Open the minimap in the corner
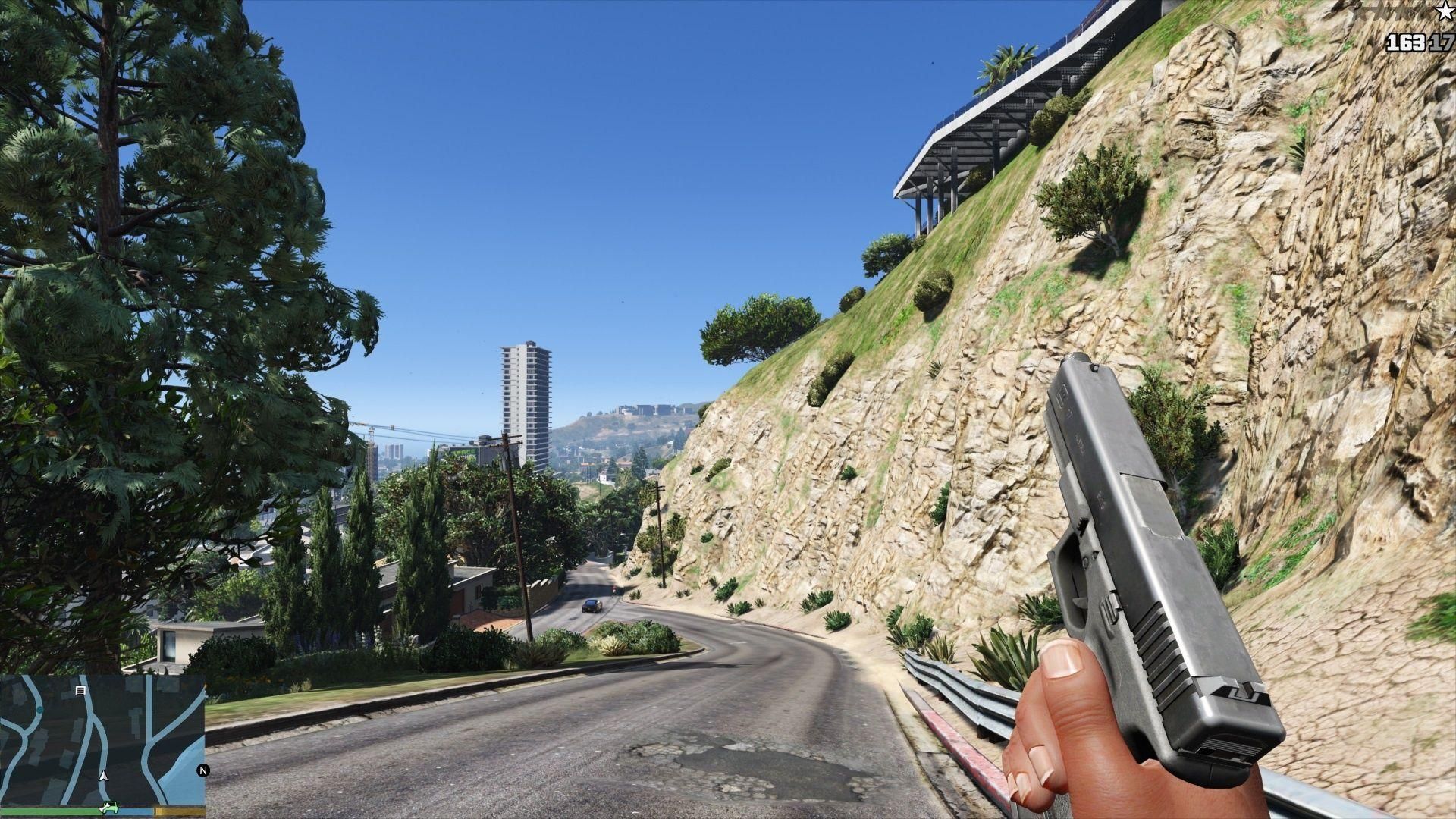1456x819 pixels. pos(102,739)
